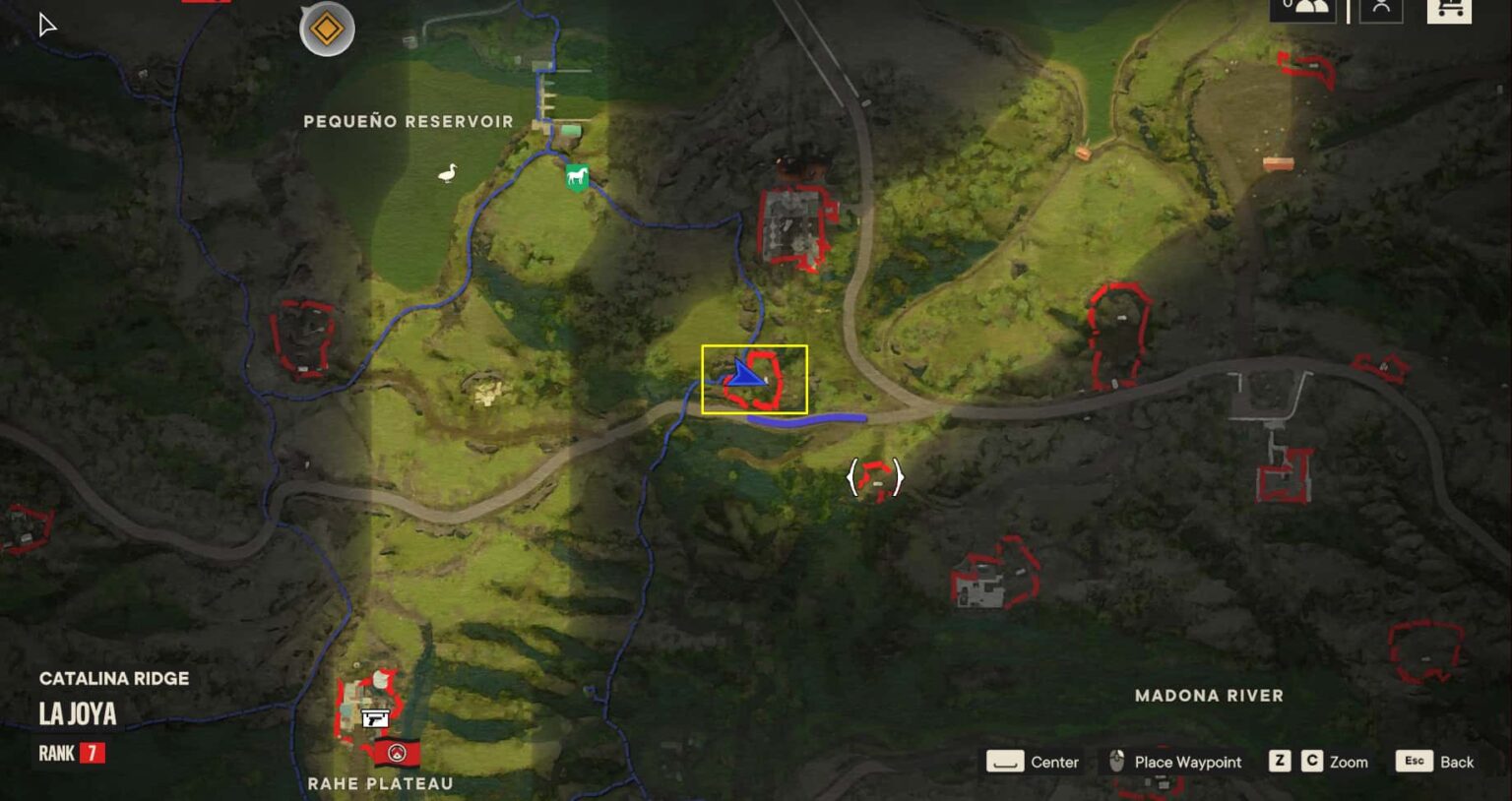The image size is (1512, 801).
Task: Select the highlighted purple road segment
Action: tap(807, 419)
